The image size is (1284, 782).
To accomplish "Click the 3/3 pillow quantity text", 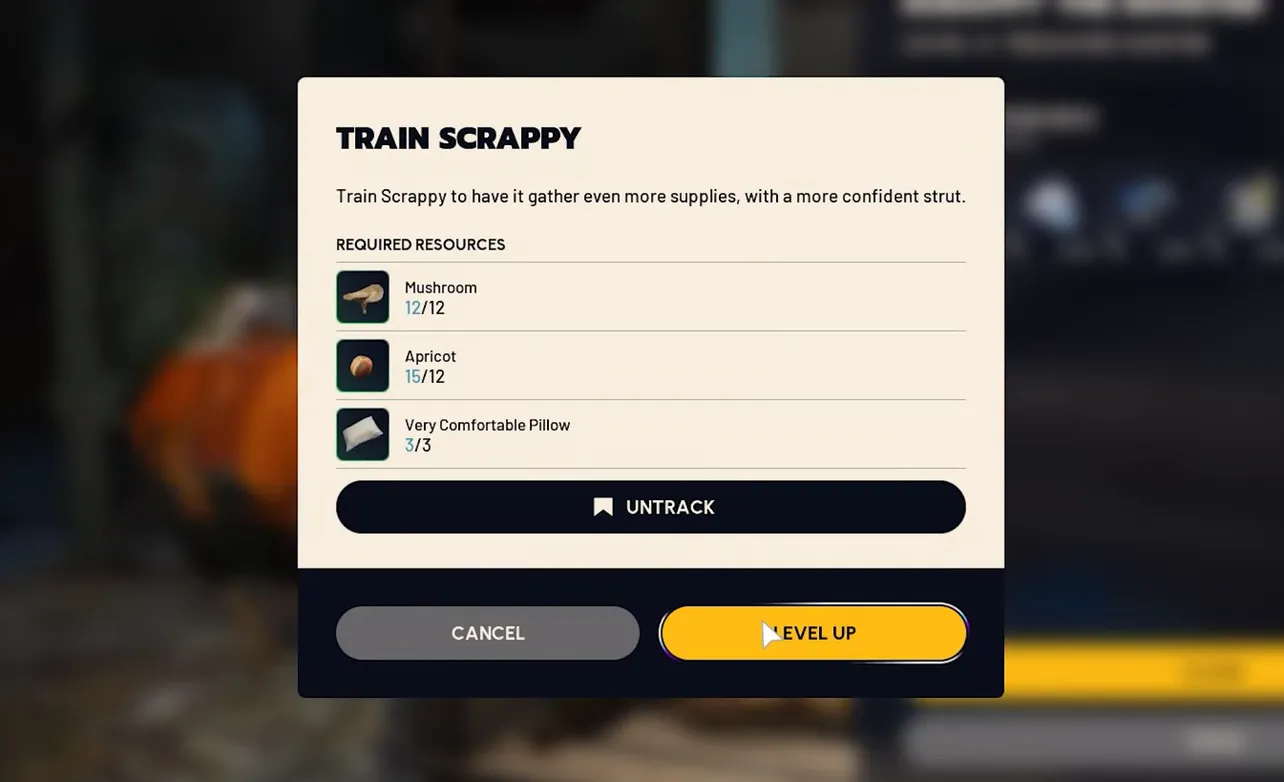I will pos(418,445).
